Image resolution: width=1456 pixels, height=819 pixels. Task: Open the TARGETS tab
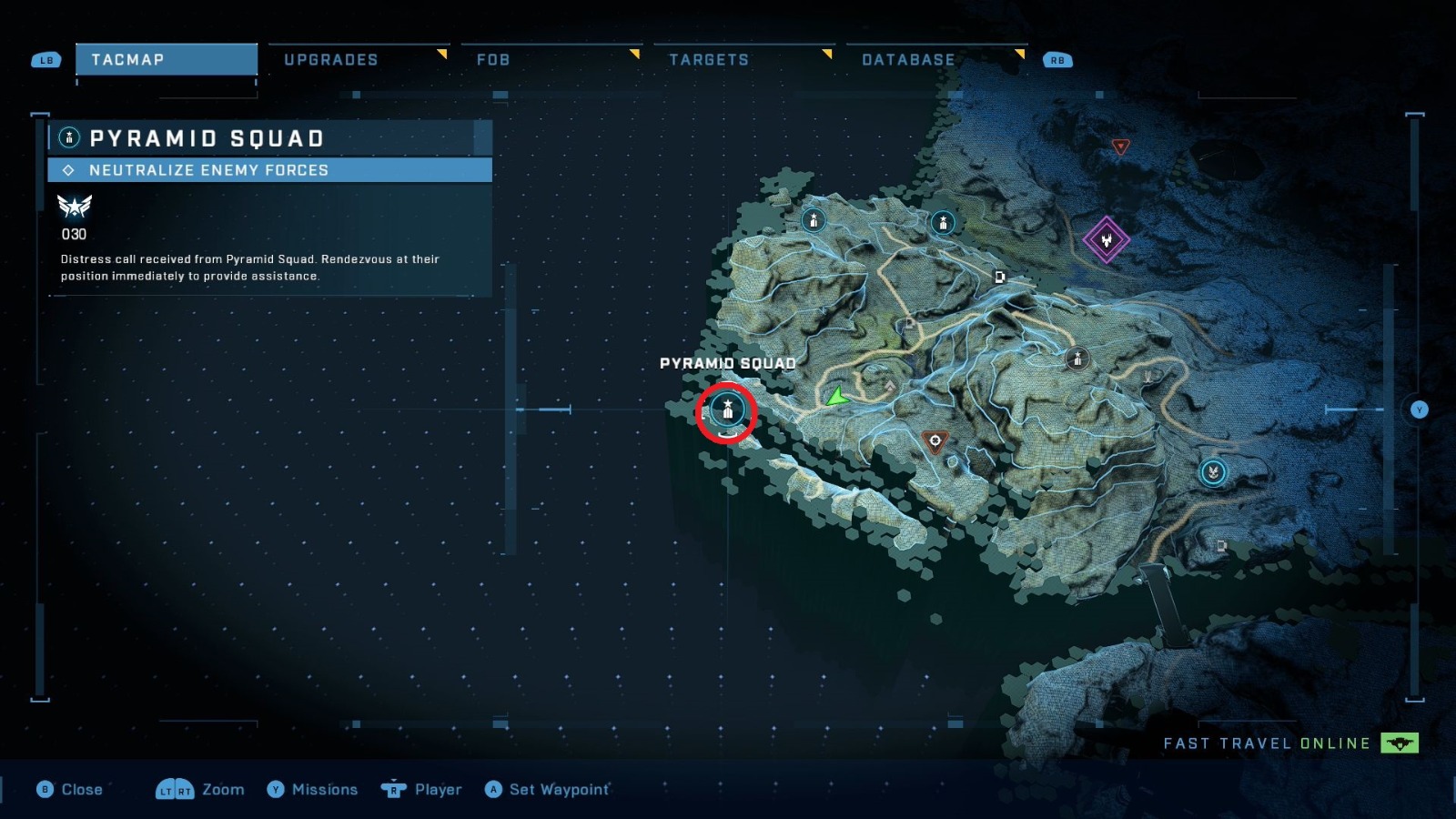coord(710,60)
